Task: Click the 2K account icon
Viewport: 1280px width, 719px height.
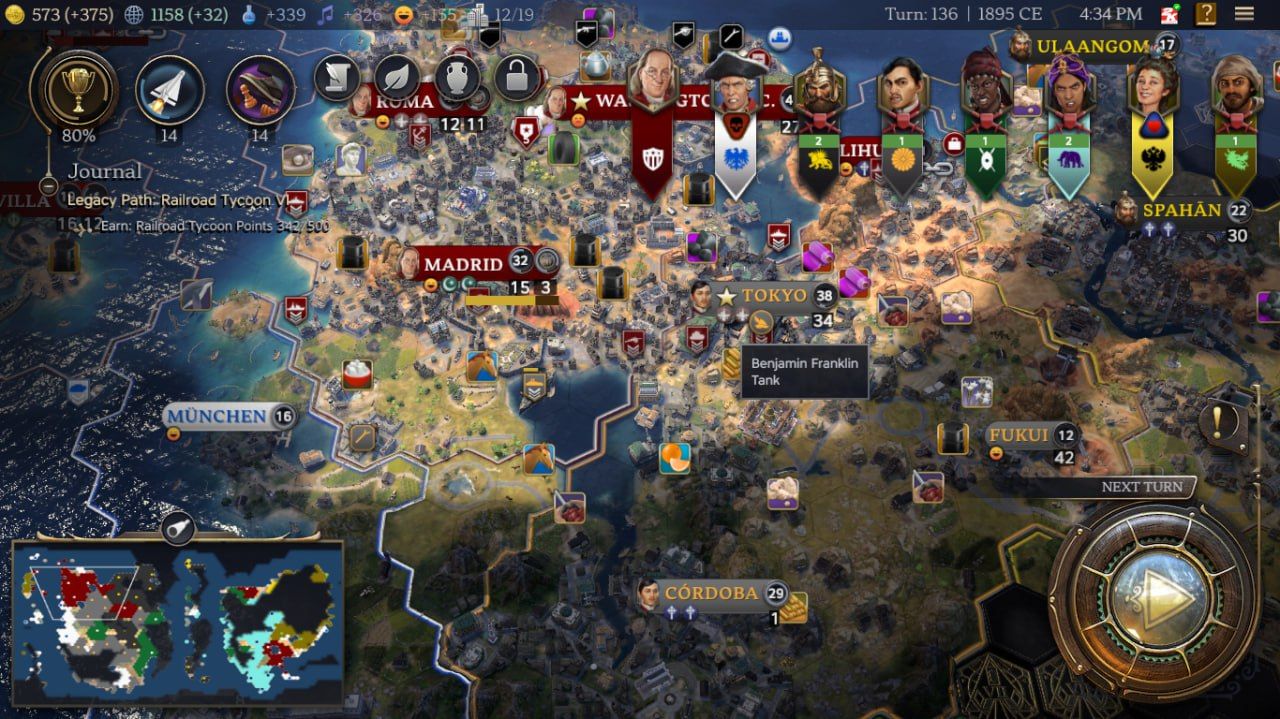Action: tap(1170, 14)
